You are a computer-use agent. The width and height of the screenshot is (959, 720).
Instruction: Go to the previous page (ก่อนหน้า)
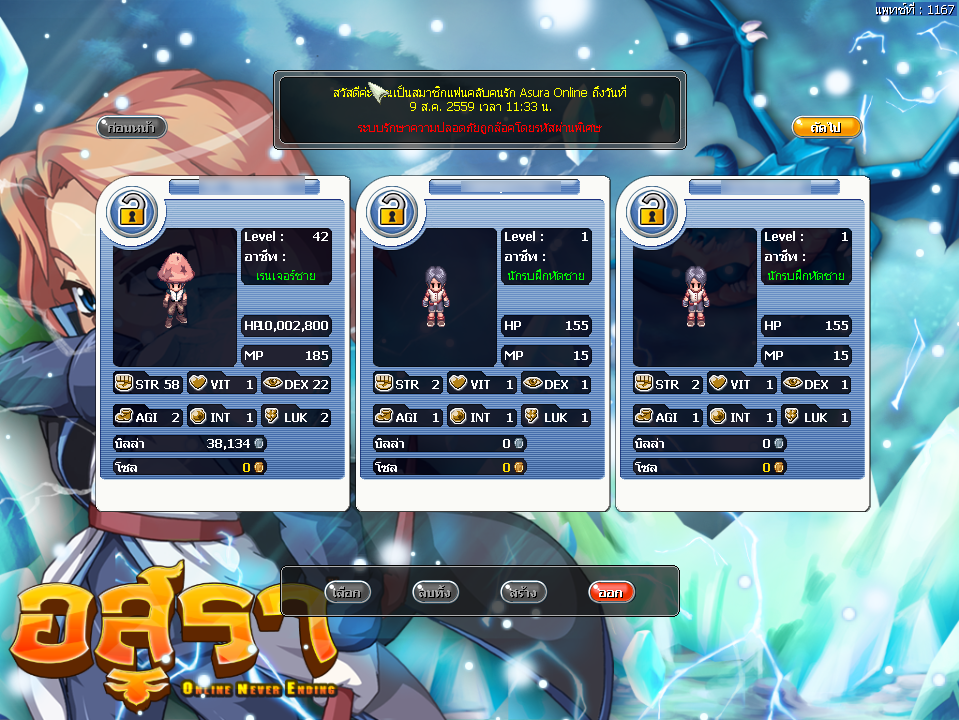pyautogui.click(x=132, y=127)
